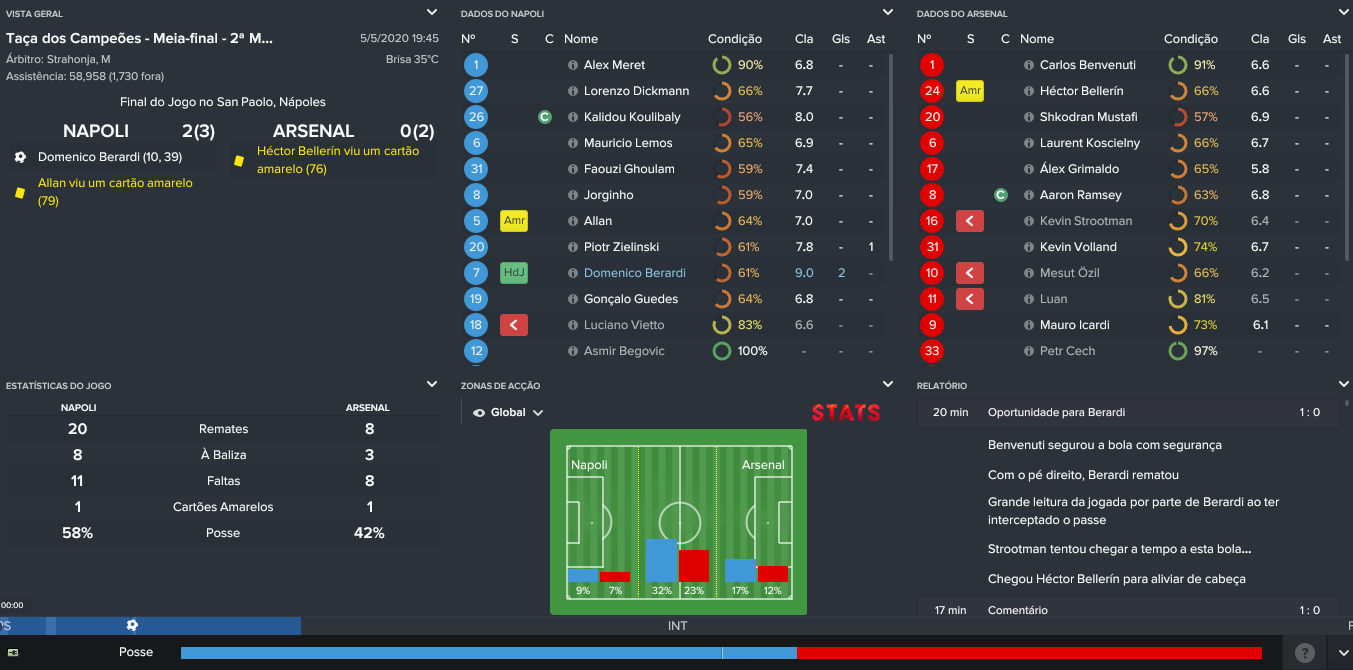Show Aaron Ramsey player details
Image resolution: width=1353 pixels, height=670 pixels.
tap(1080, 195)
